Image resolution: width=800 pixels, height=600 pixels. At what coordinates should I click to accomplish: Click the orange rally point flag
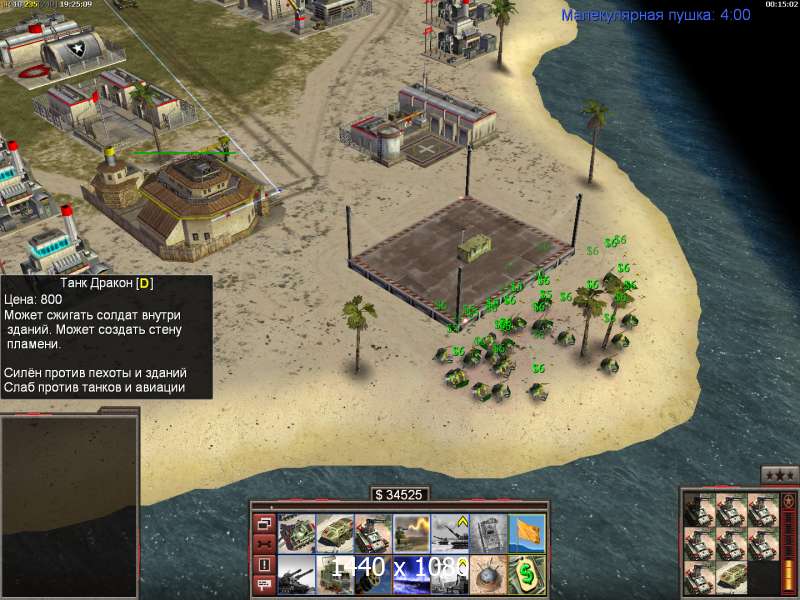click(527, 532)
